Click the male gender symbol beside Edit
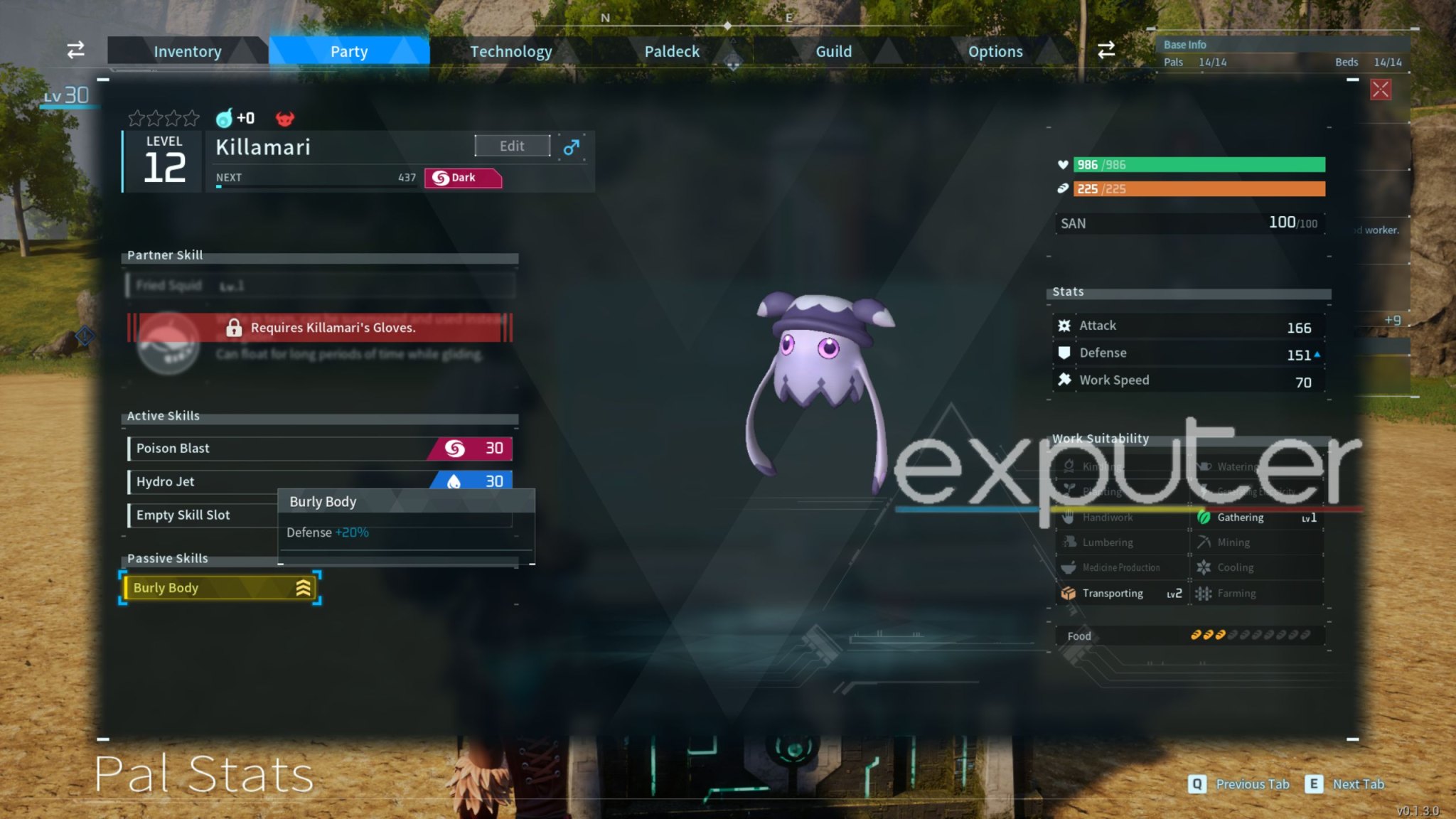This screenshot has width=1456, height=819. (x=572, y=146)
